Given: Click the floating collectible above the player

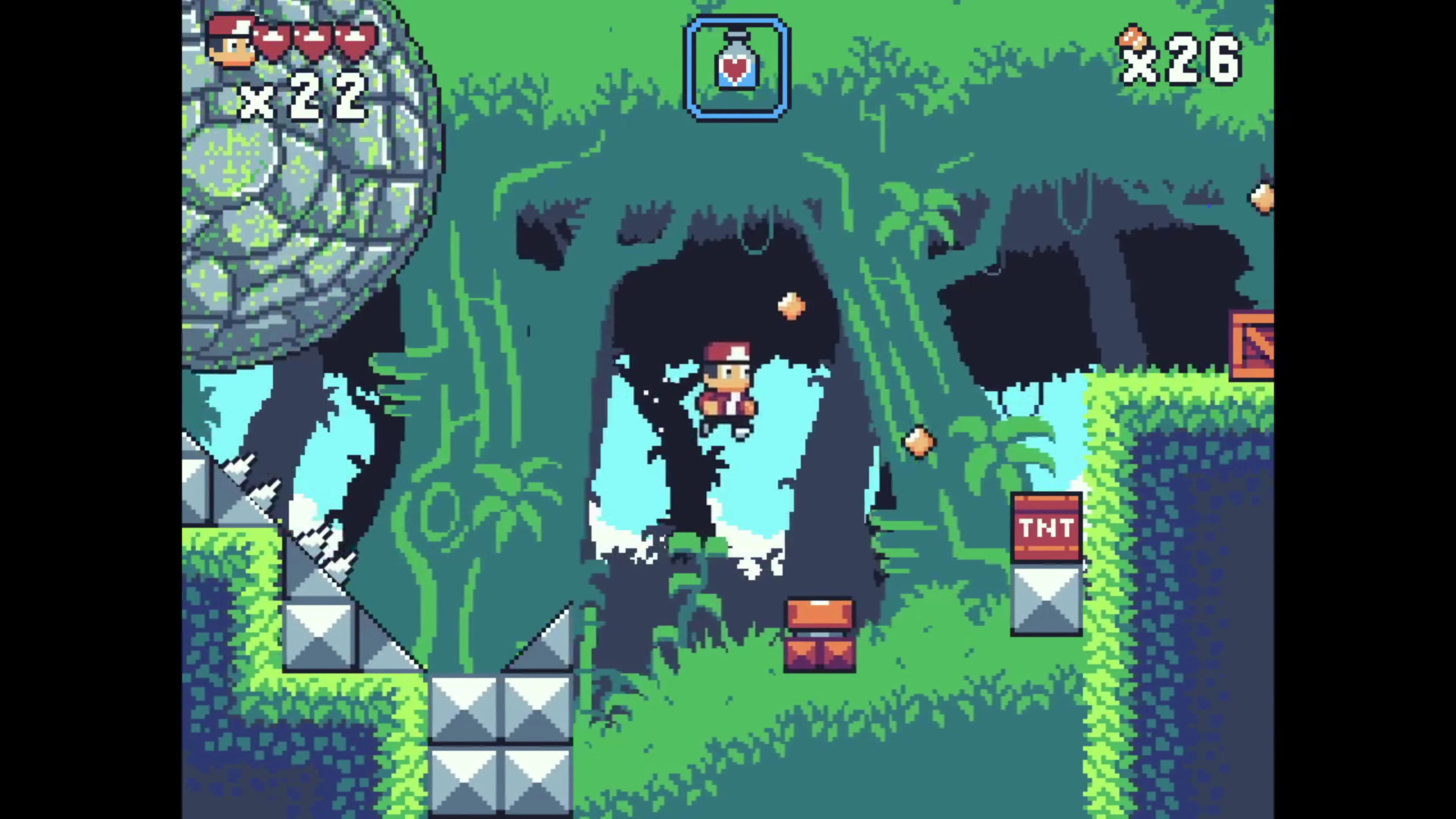Looking at the screenshot, I should pyautogui.click(x=790, y=305).
